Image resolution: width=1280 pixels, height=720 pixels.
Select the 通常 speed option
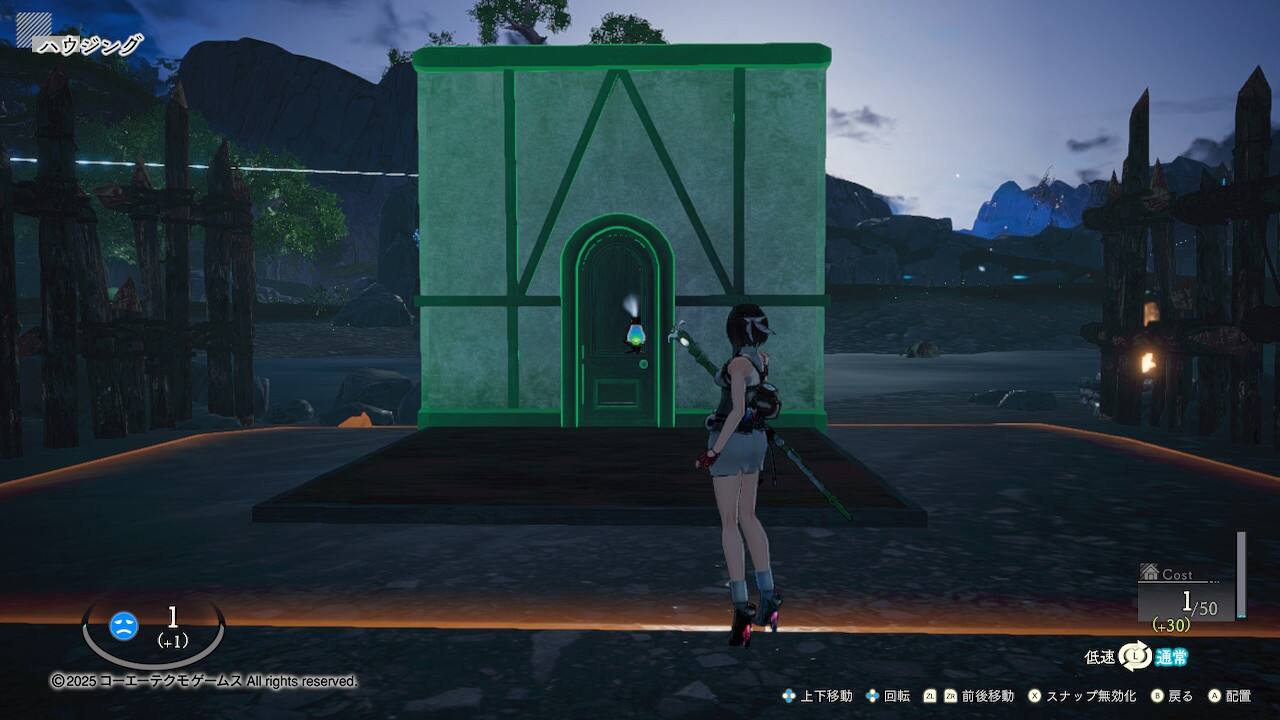pyautogui.click(x=1172, y=657)
